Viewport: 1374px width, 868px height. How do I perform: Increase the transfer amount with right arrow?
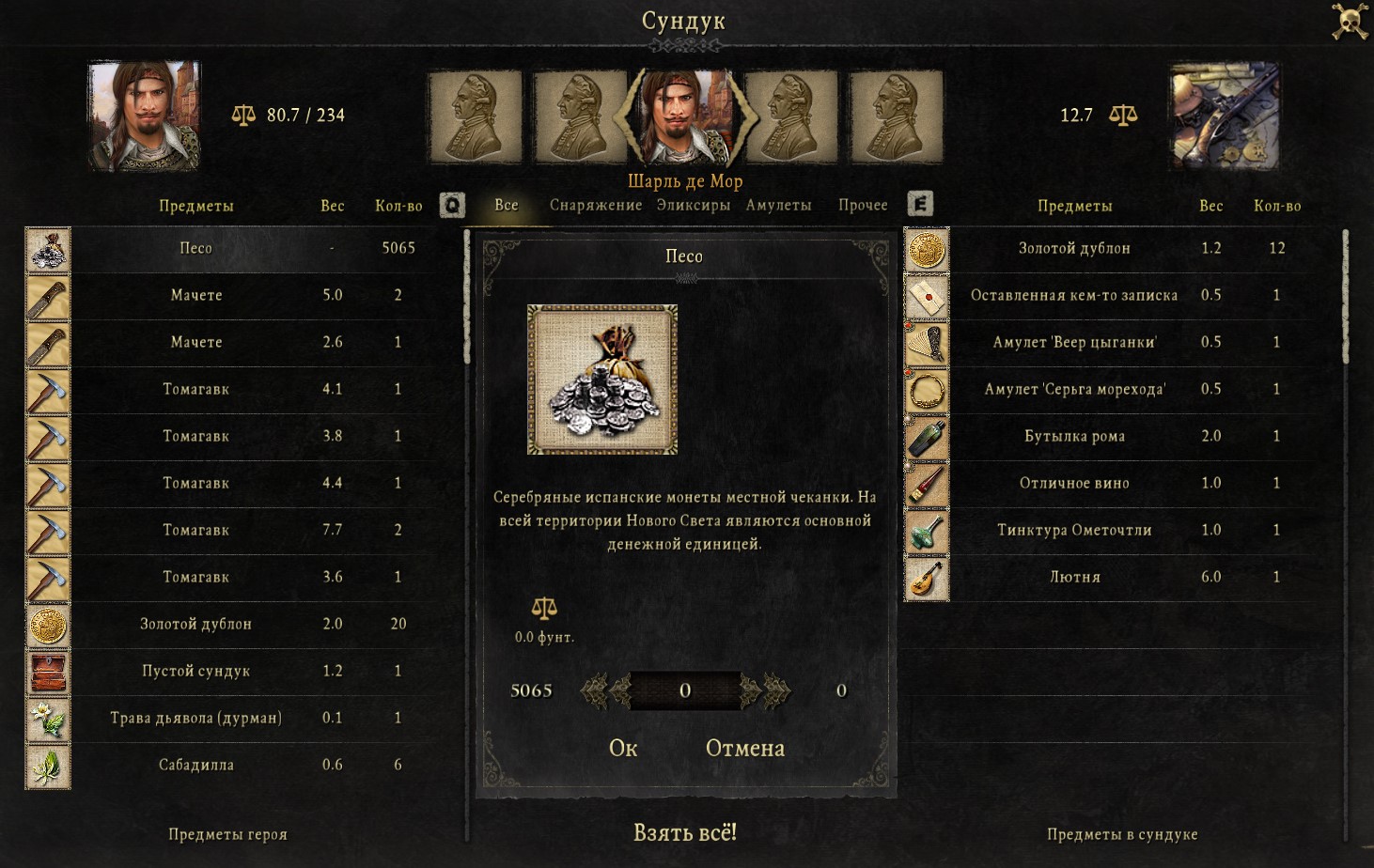click(765, 690)
